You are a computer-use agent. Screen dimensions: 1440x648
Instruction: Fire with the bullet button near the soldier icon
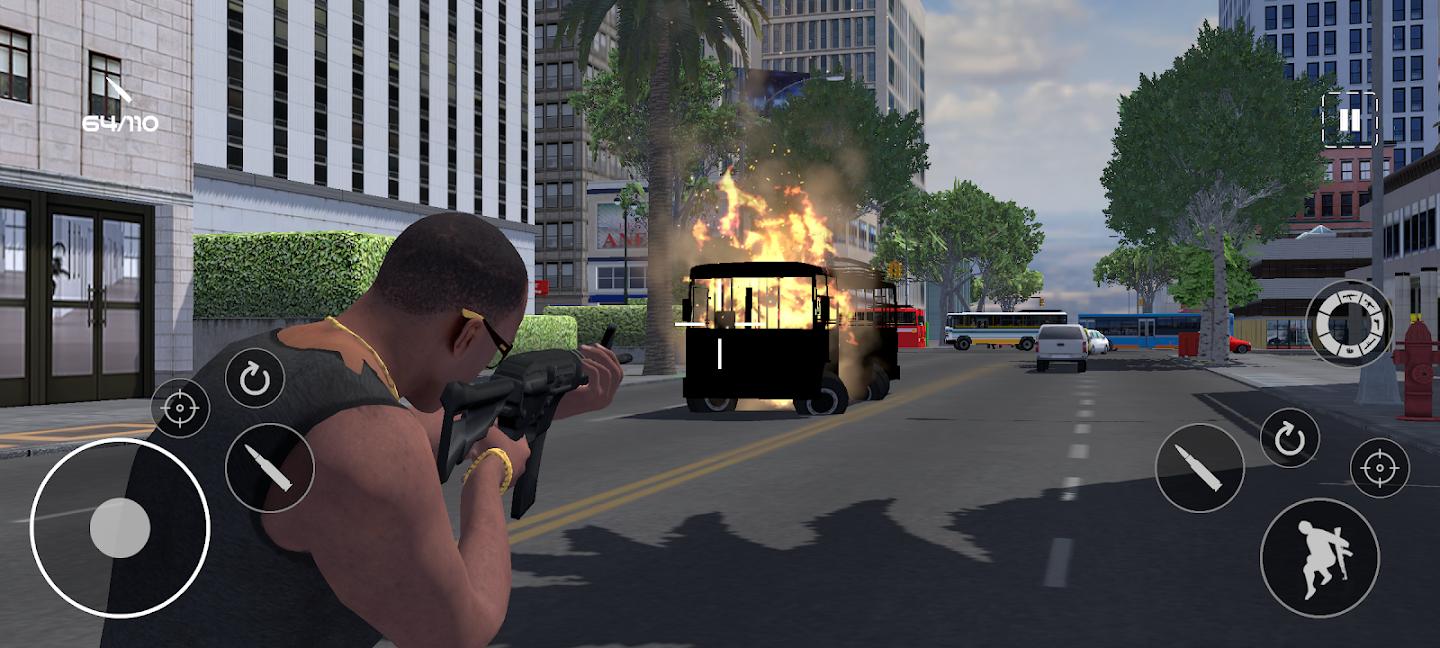point(1199,467)
